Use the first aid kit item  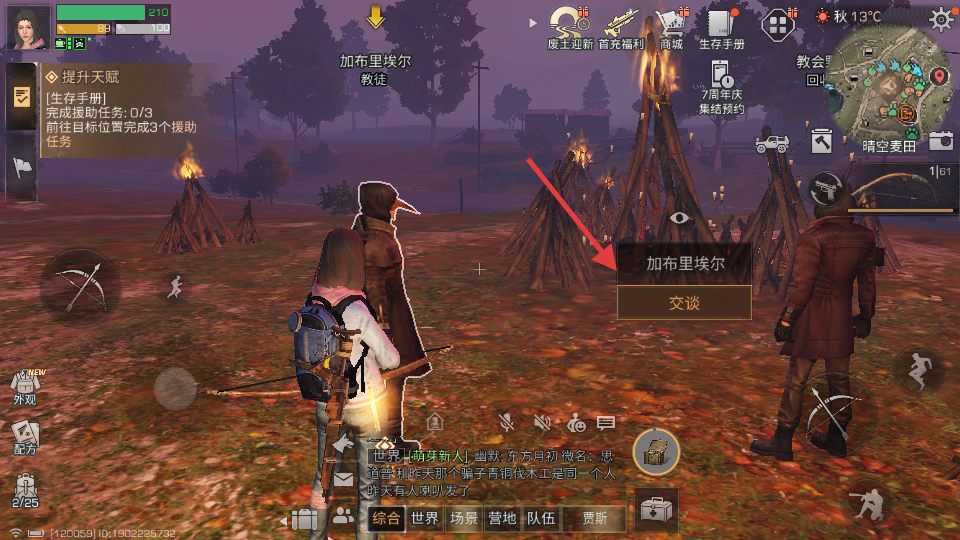point(657,510)
